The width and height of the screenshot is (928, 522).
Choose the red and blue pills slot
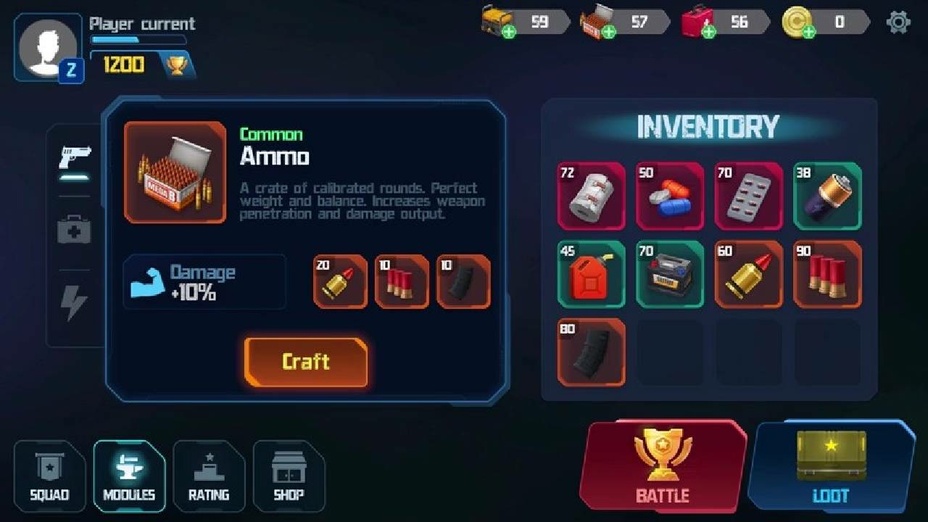[670, 196]
